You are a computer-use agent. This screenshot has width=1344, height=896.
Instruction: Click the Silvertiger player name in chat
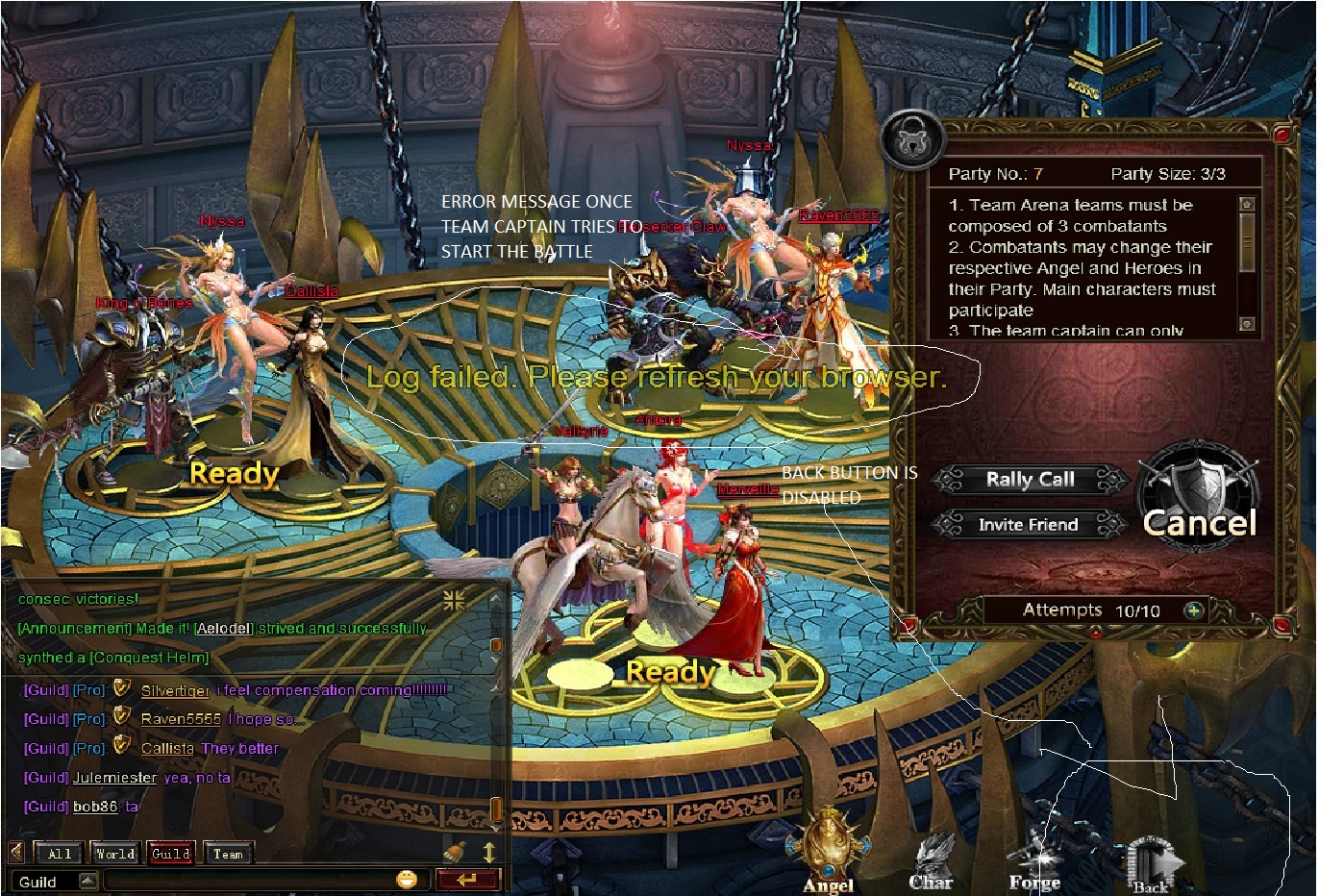coord(175,690)
